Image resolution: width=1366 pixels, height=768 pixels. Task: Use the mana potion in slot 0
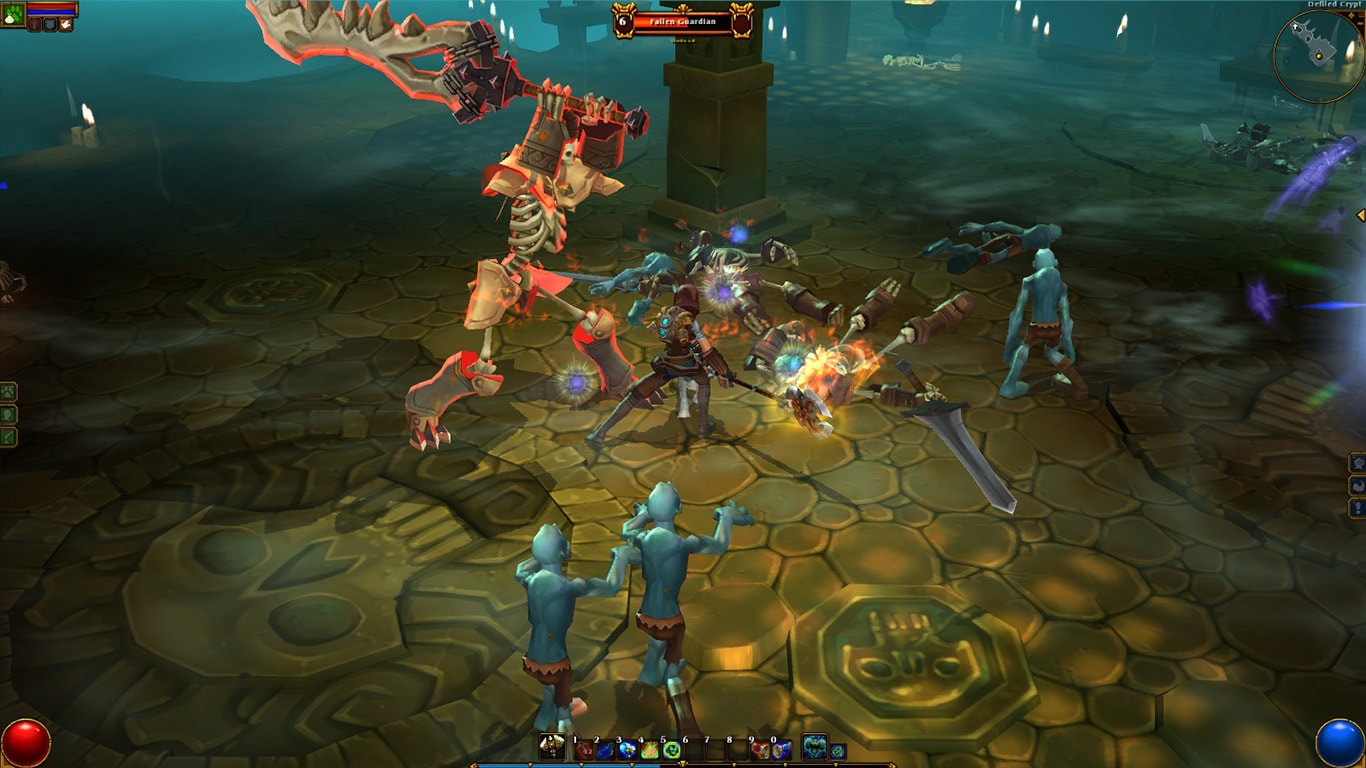click(x=781, y=750)
